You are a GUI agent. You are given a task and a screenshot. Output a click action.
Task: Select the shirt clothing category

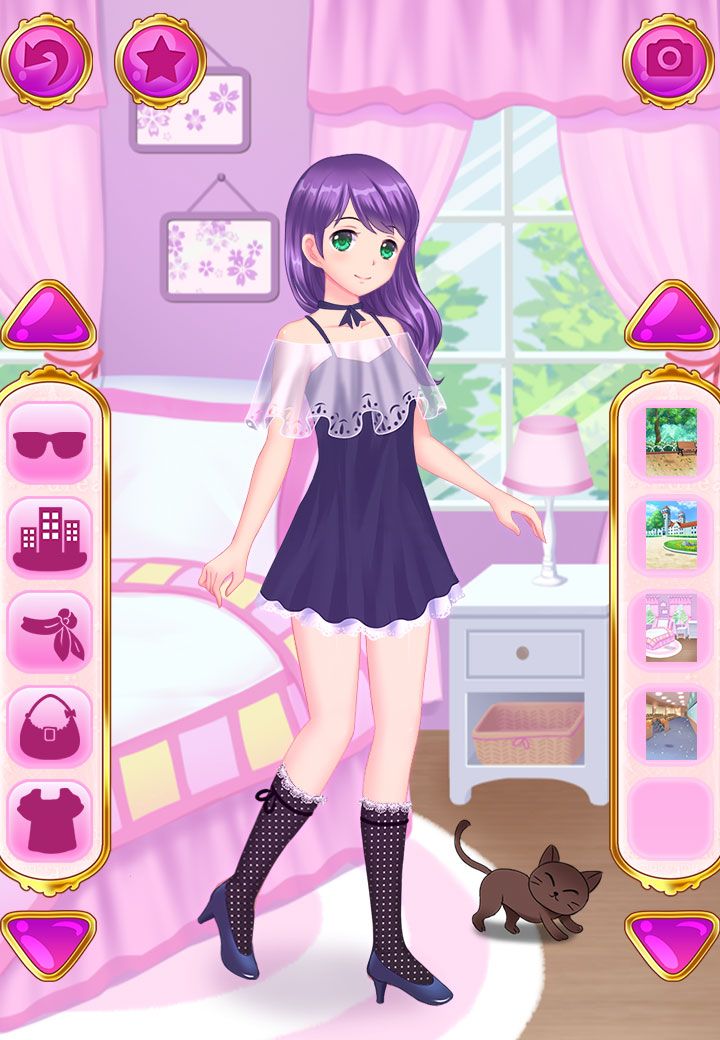pyautogui.click(x=50, y=820)
